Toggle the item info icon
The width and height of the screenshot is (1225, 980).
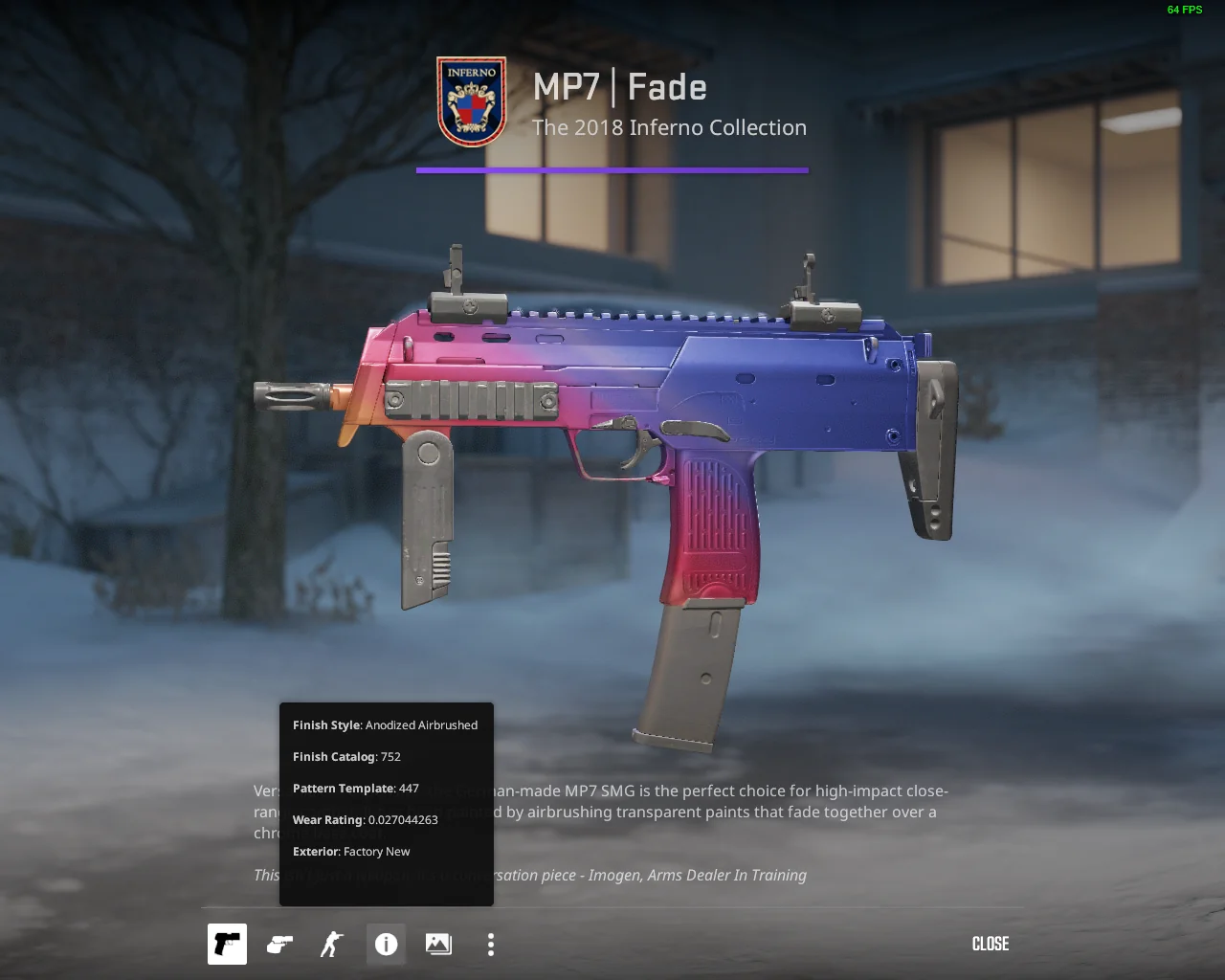pyautogui.click(x=386, y=944)
